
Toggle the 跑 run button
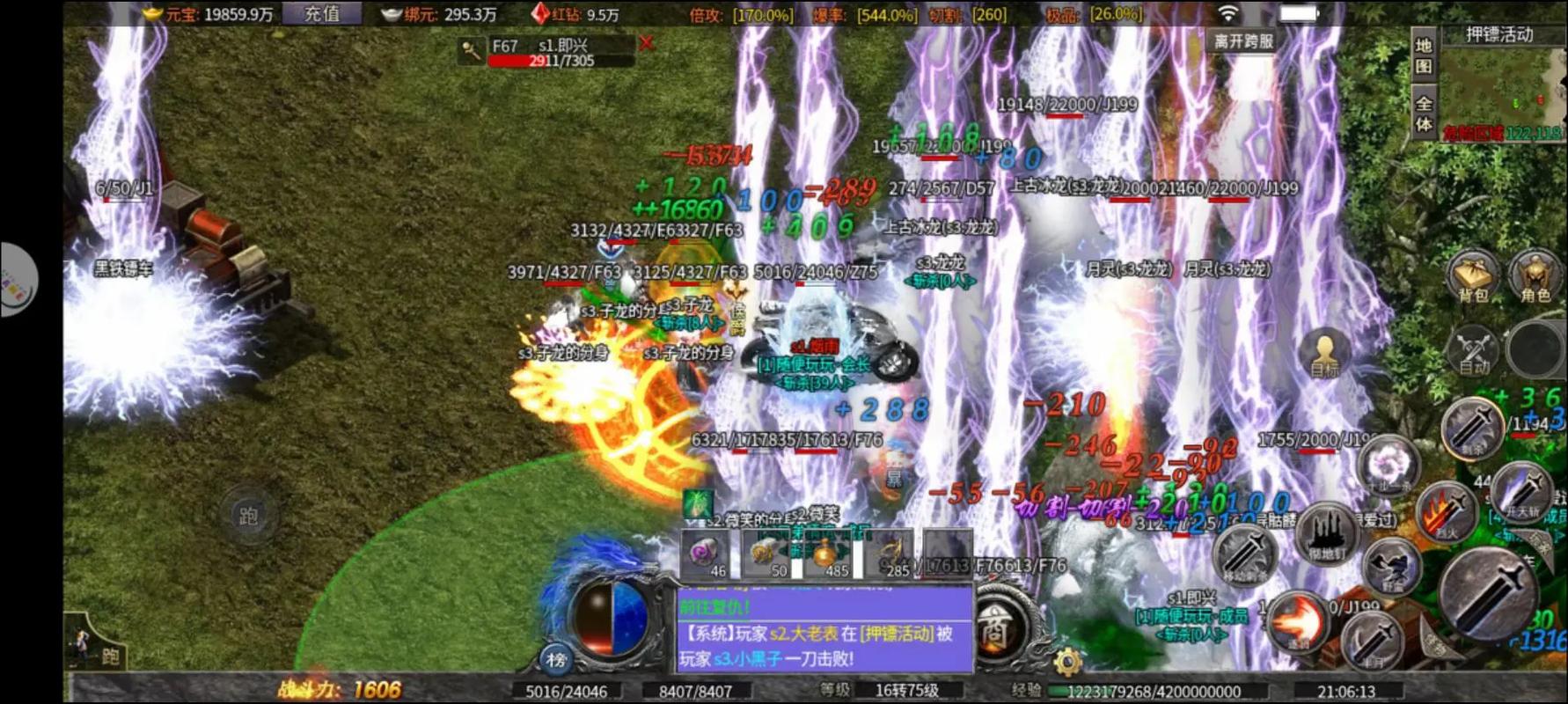coord(248,515)
